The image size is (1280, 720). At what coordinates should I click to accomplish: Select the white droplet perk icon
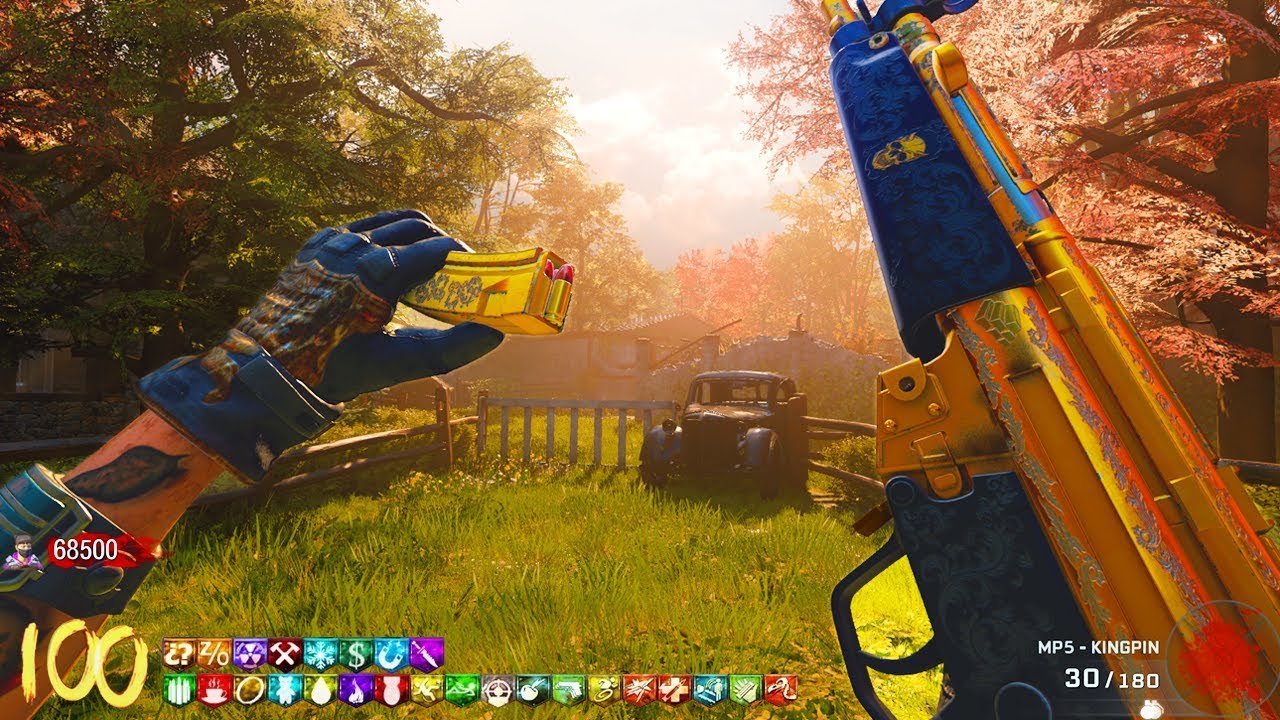point(320,689)
